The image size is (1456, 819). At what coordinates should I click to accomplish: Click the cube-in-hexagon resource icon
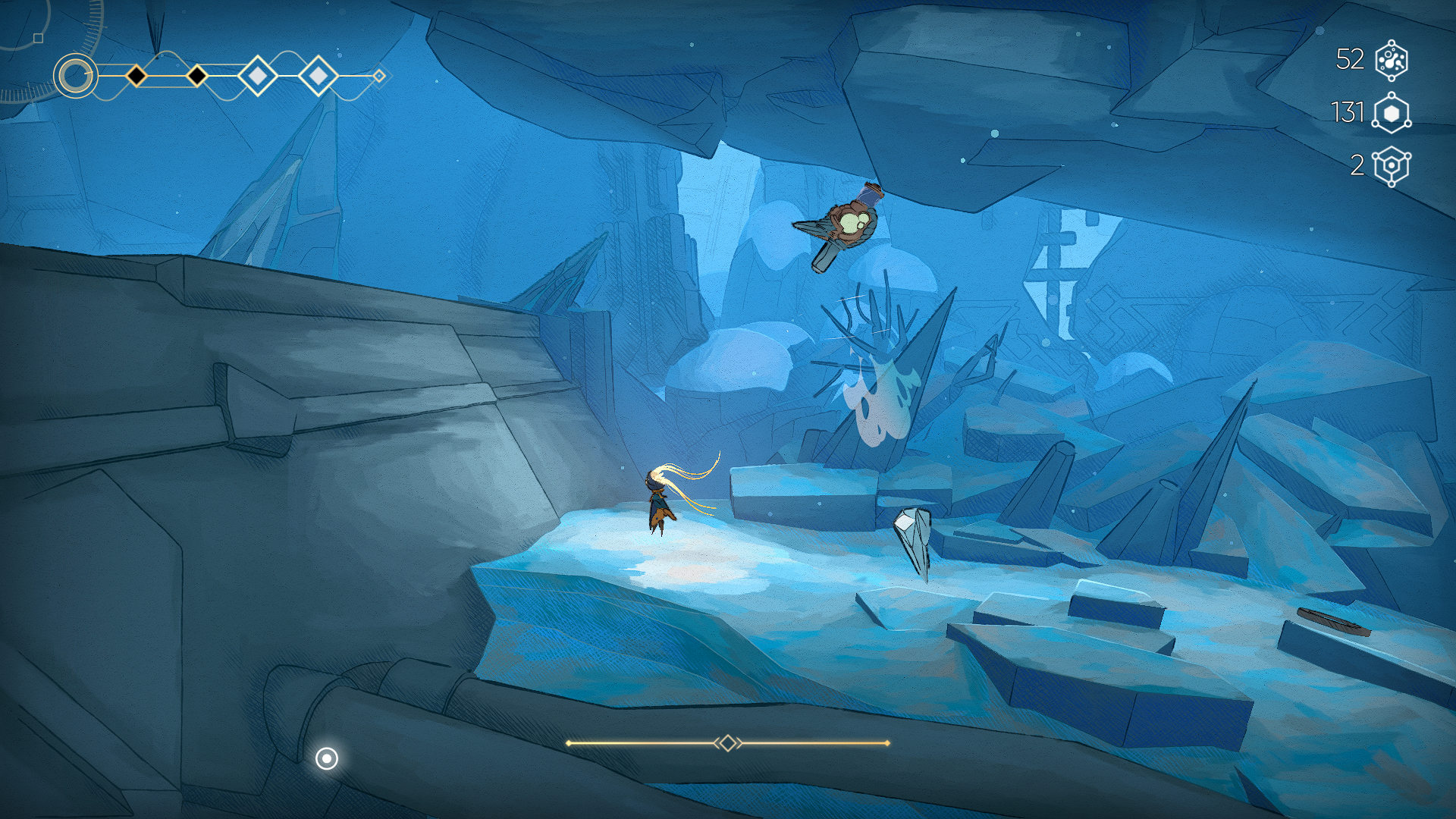pyautogui.click(x=1392, y=166)
